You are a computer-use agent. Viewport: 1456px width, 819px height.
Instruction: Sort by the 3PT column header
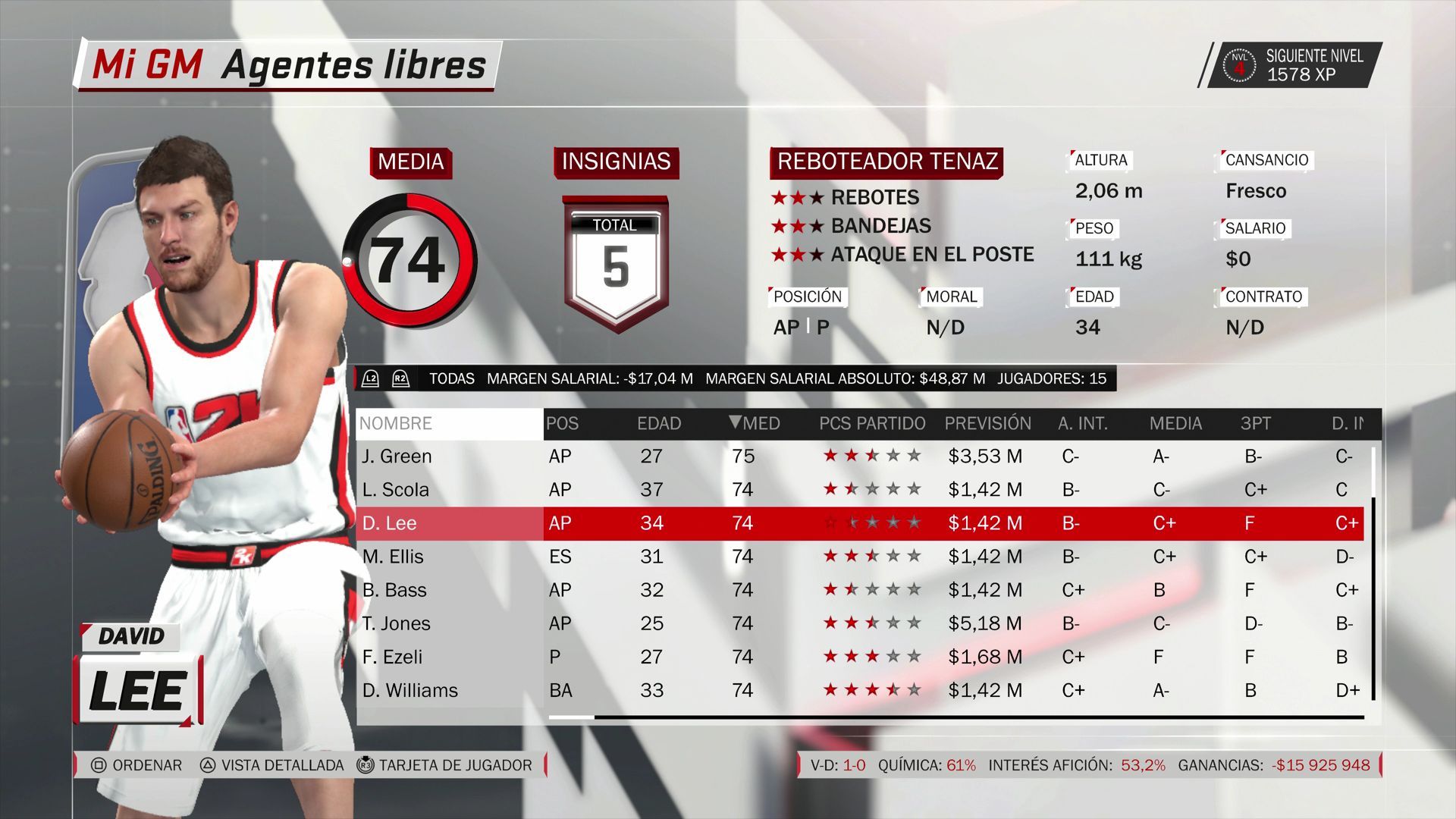point(1255,423)
